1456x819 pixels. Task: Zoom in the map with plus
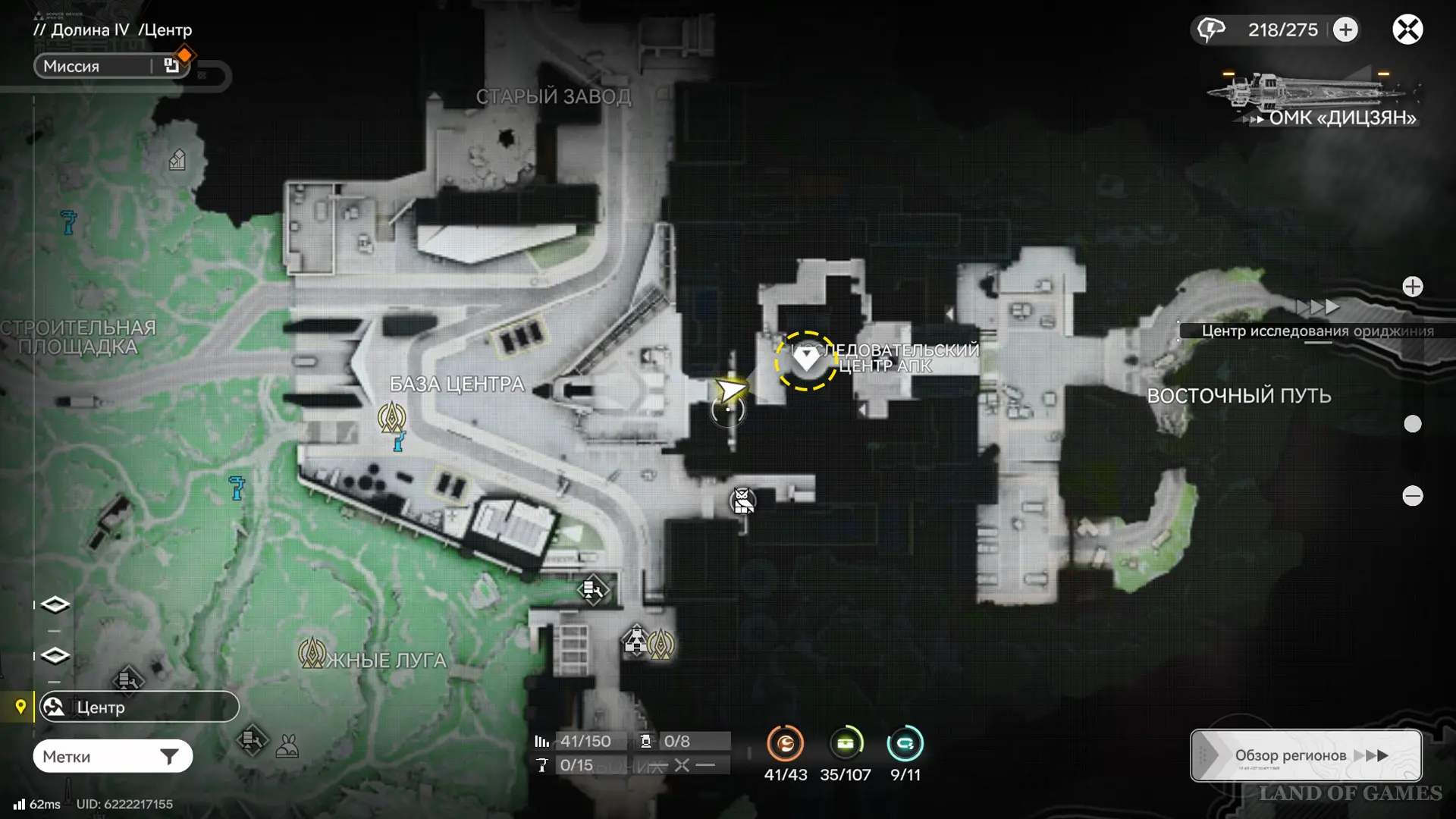coord(1412,287)
